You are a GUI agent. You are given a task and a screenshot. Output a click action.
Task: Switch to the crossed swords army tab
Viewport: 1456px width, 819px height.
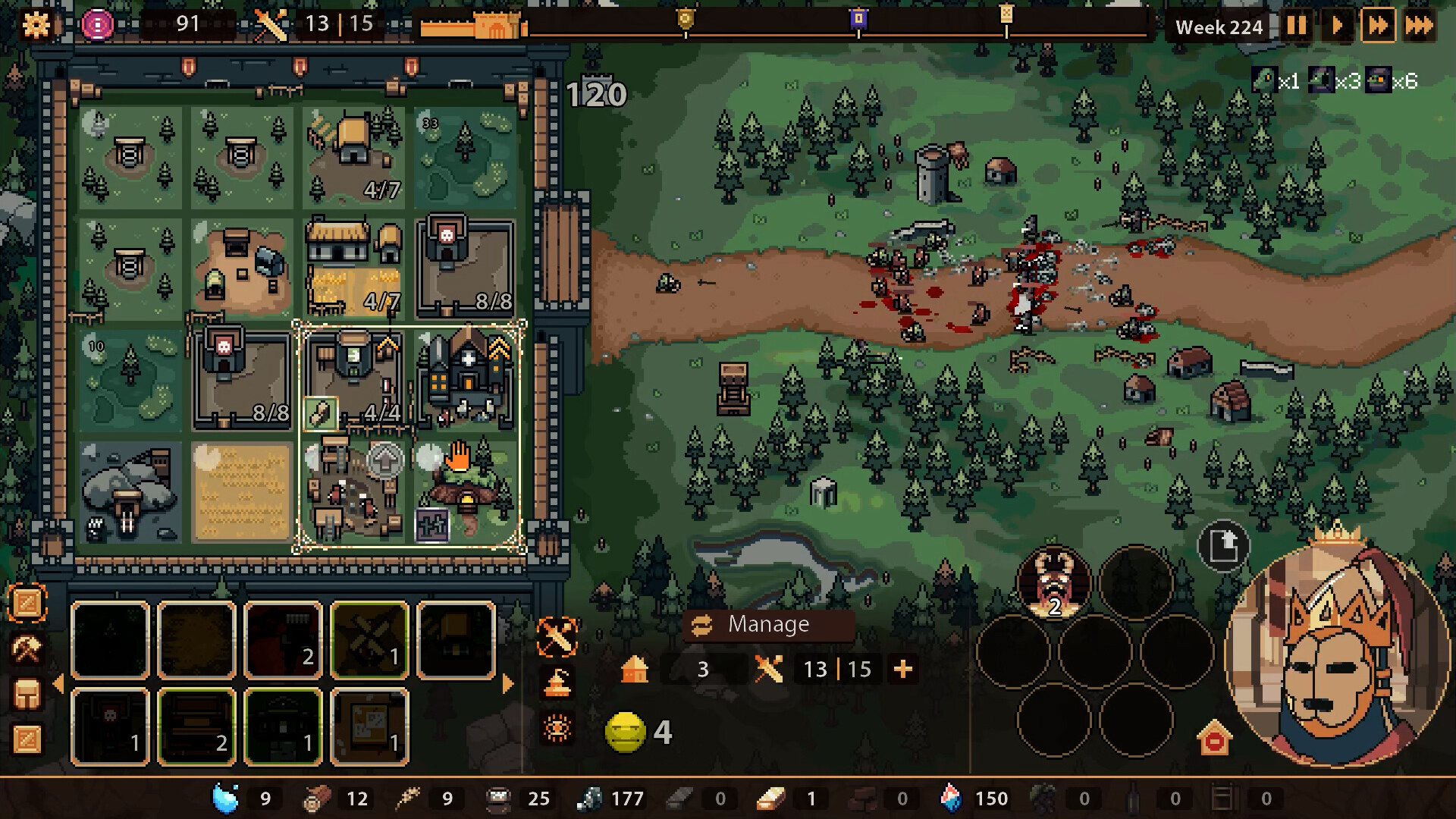pyautogui.click(x=557, y=636)
